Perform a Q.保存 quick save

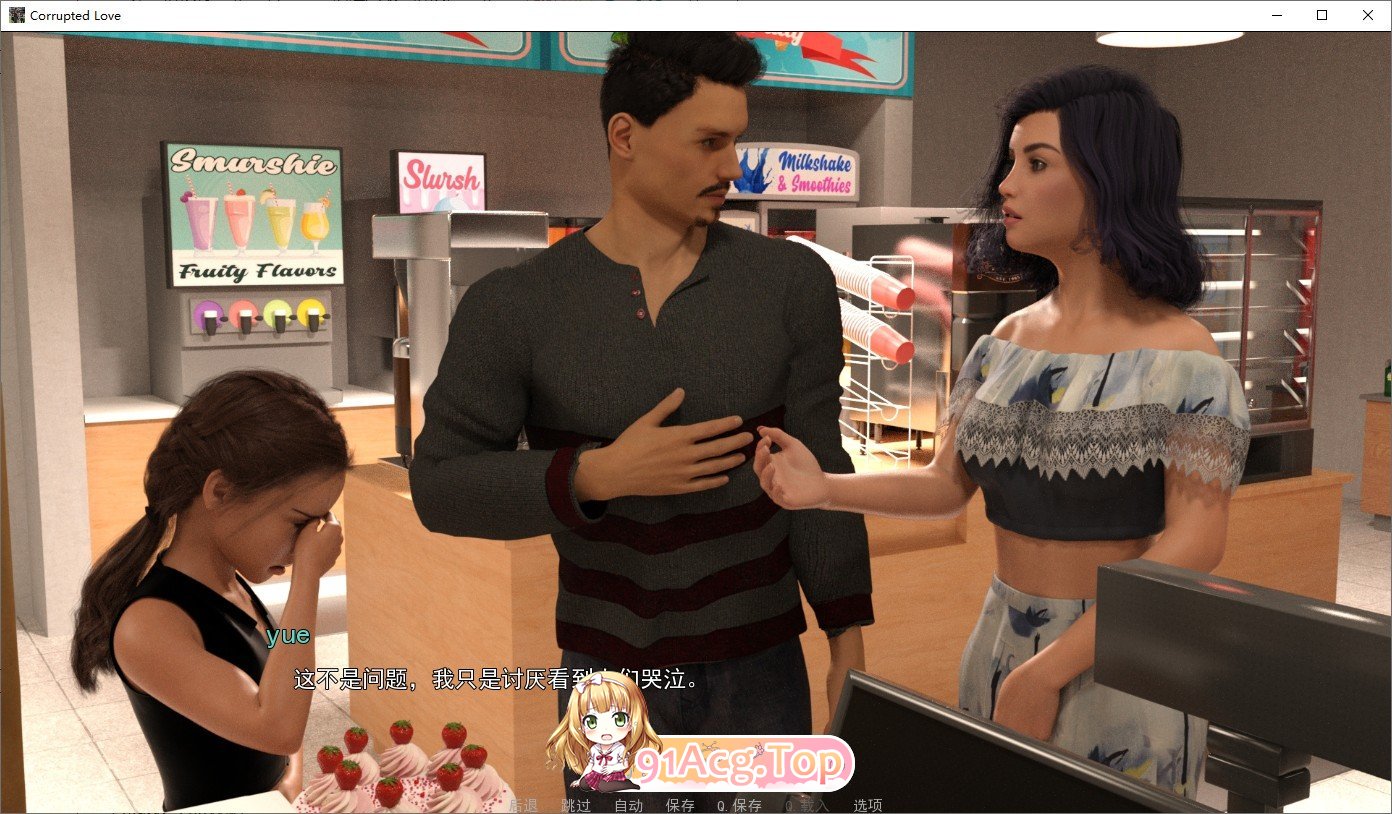737,804
